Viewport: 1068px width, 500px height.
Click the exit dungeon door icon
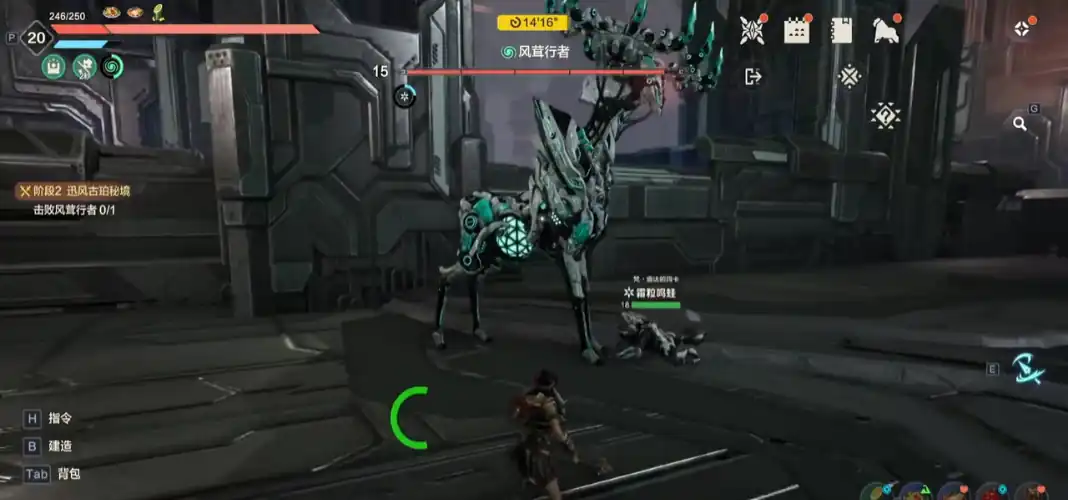pyautogui.click(x=753, y=76)
